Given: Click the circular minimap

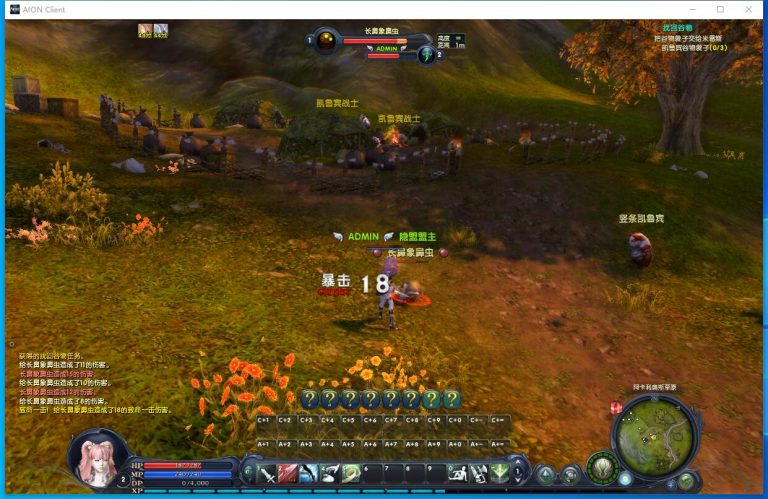Looking at the screenshot, I should coord(655,435).
